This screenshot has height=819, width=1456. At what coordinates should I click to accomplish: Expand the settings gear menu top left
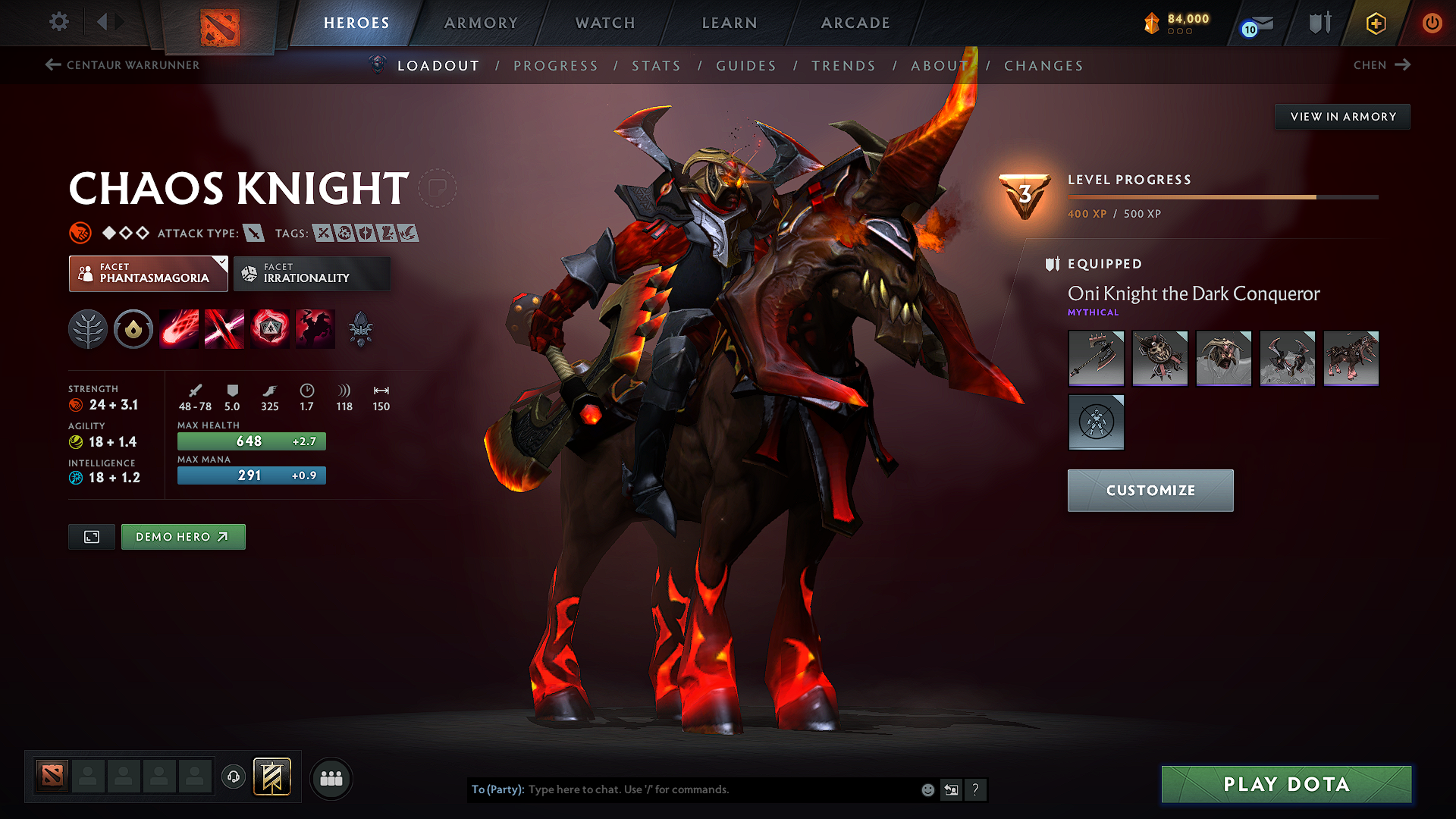coord(58,22)
